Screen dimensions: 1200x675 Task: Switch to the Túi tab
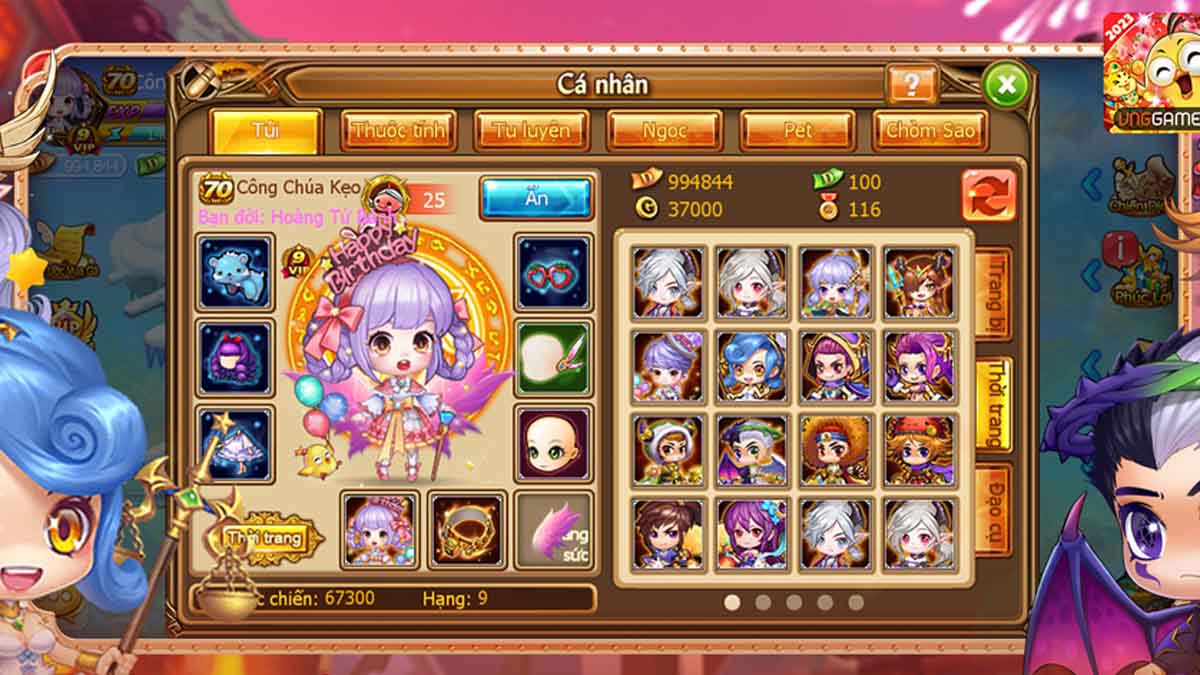pos(266,131)
